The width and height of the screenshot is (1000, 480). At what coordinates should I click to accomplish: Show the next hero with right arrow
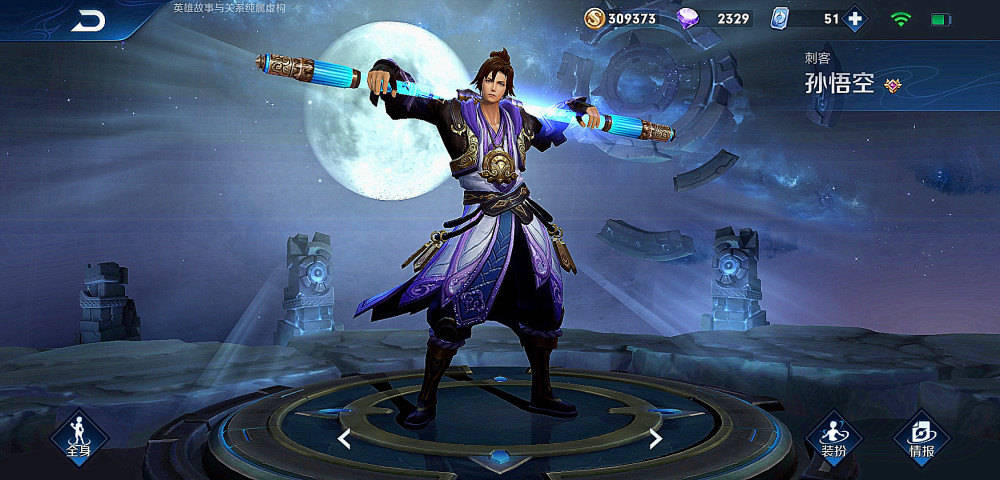pyautogui.click(x=656, y=438)
